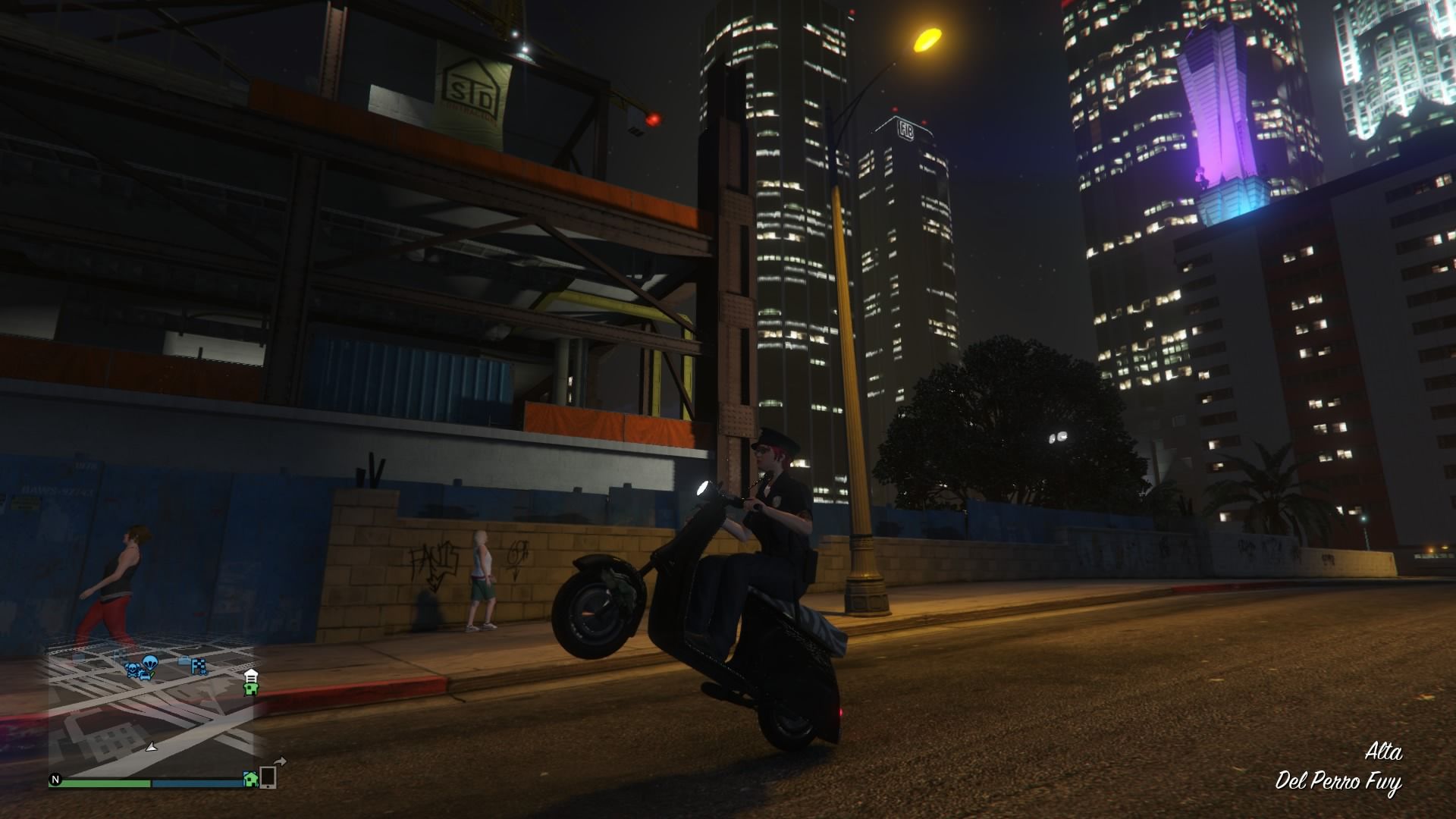Open the iFruit phone icon beside the minimap

[268, 777]
